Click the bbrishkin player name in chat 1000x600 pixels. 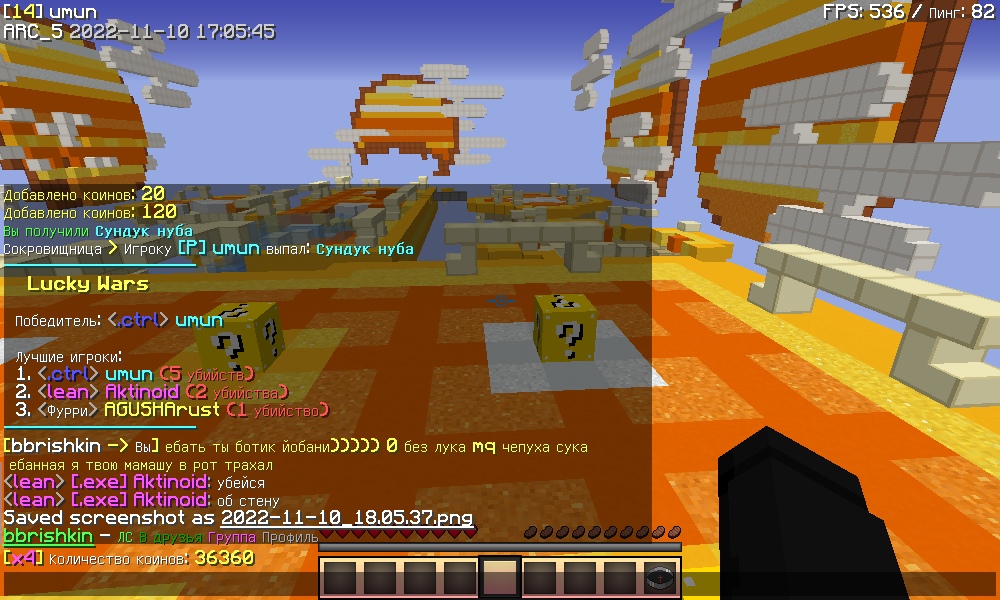click(x=49, y=537)
